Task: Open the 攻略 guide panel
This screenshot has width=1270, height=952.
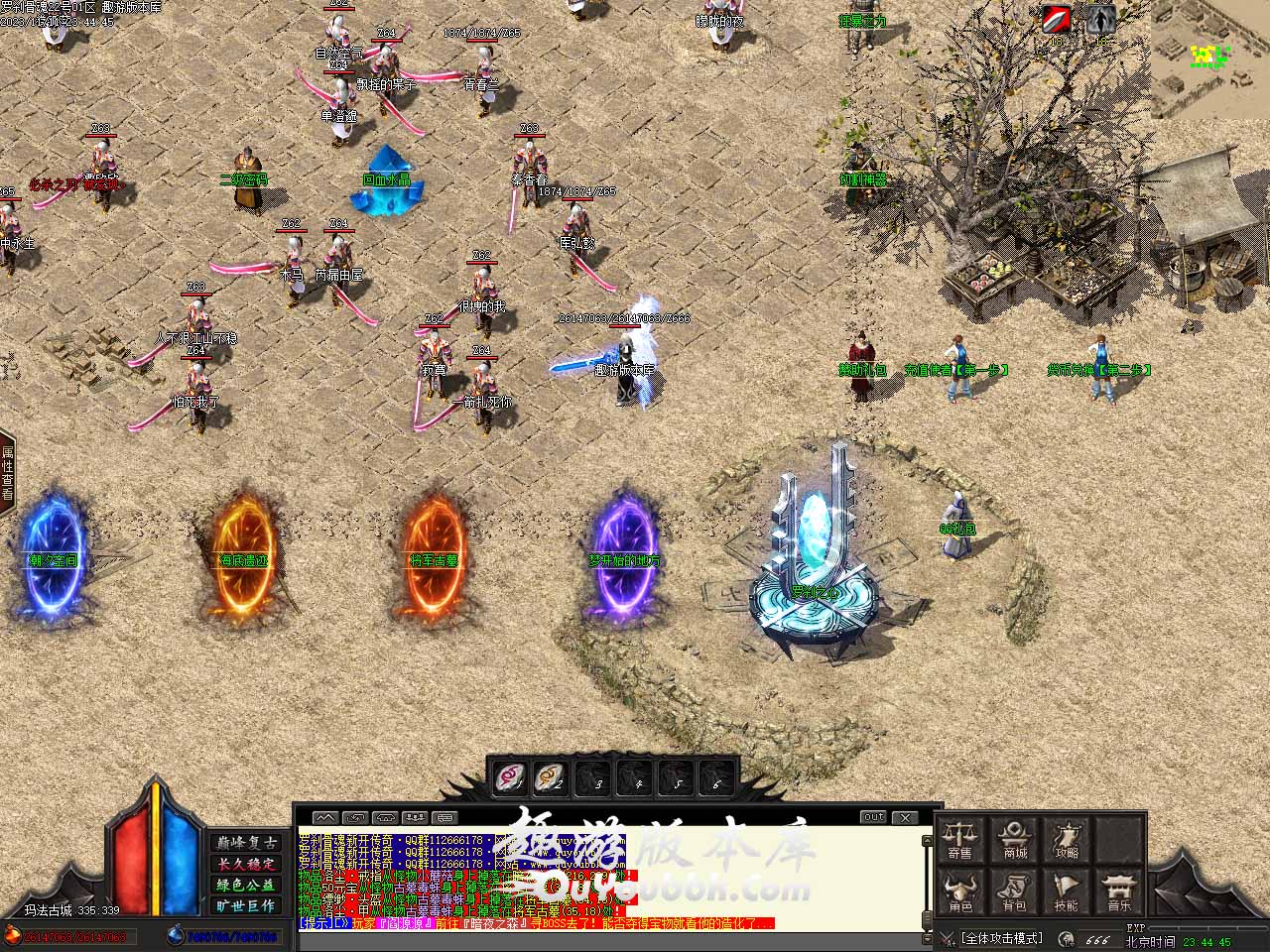Action: 1067,839
